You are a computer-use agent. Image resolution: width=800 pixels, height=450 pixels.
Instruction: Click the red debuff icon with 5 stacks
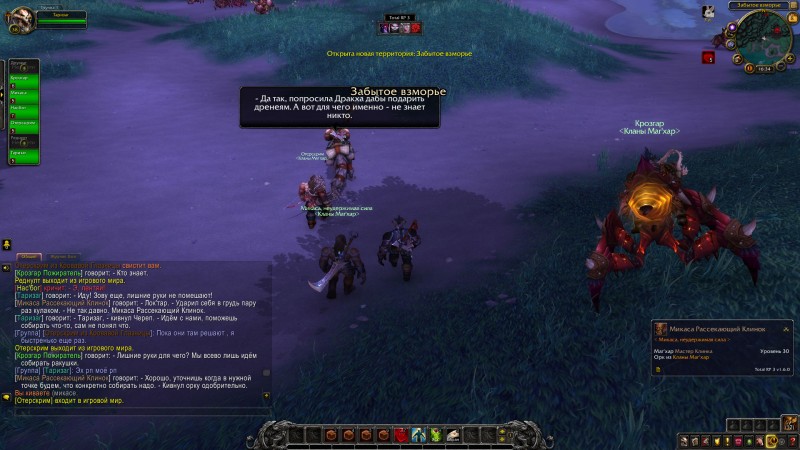709,59
